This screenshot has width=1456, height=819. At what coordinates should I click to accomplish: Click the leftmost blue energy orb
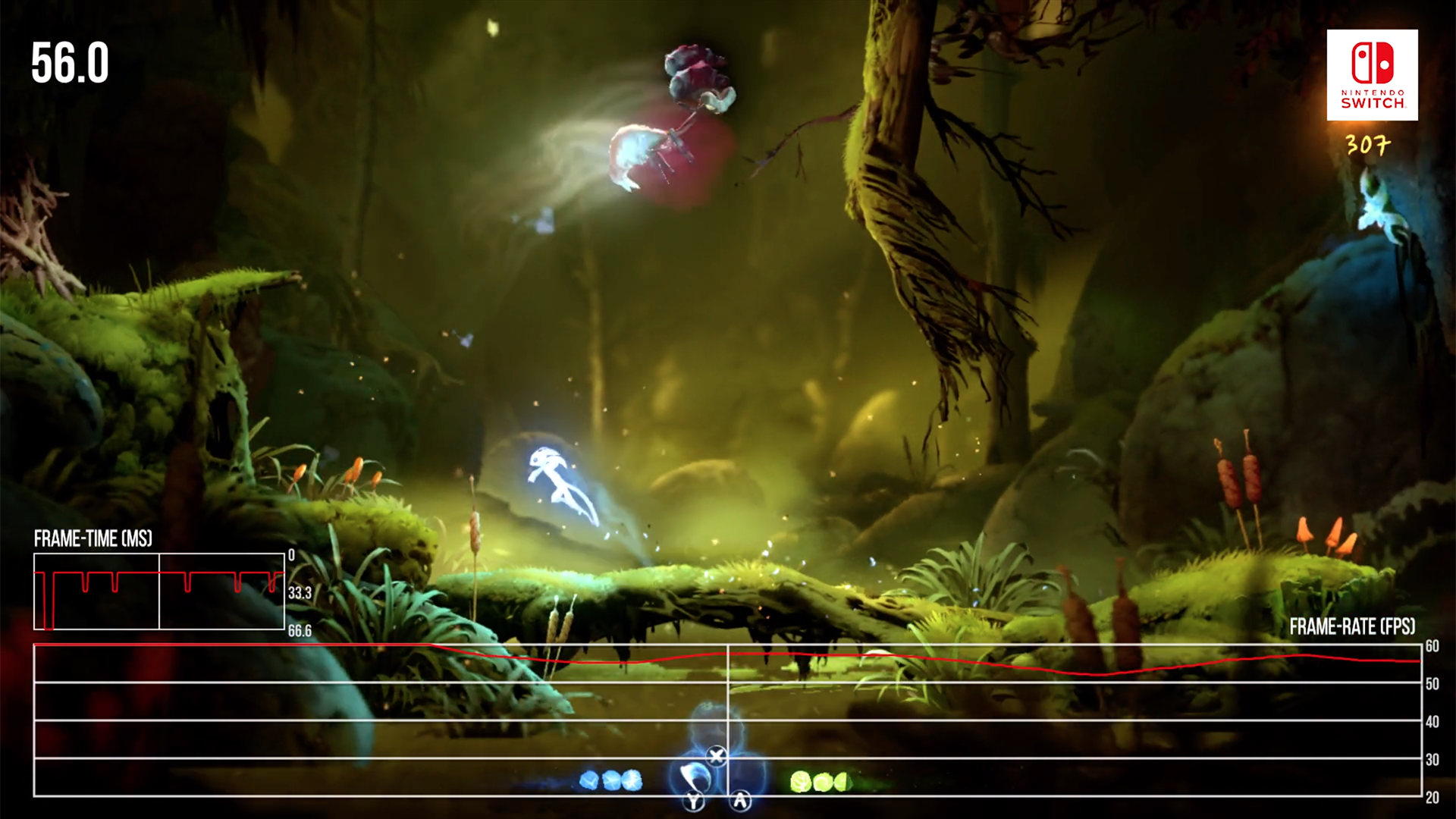[x=588, y=780]
